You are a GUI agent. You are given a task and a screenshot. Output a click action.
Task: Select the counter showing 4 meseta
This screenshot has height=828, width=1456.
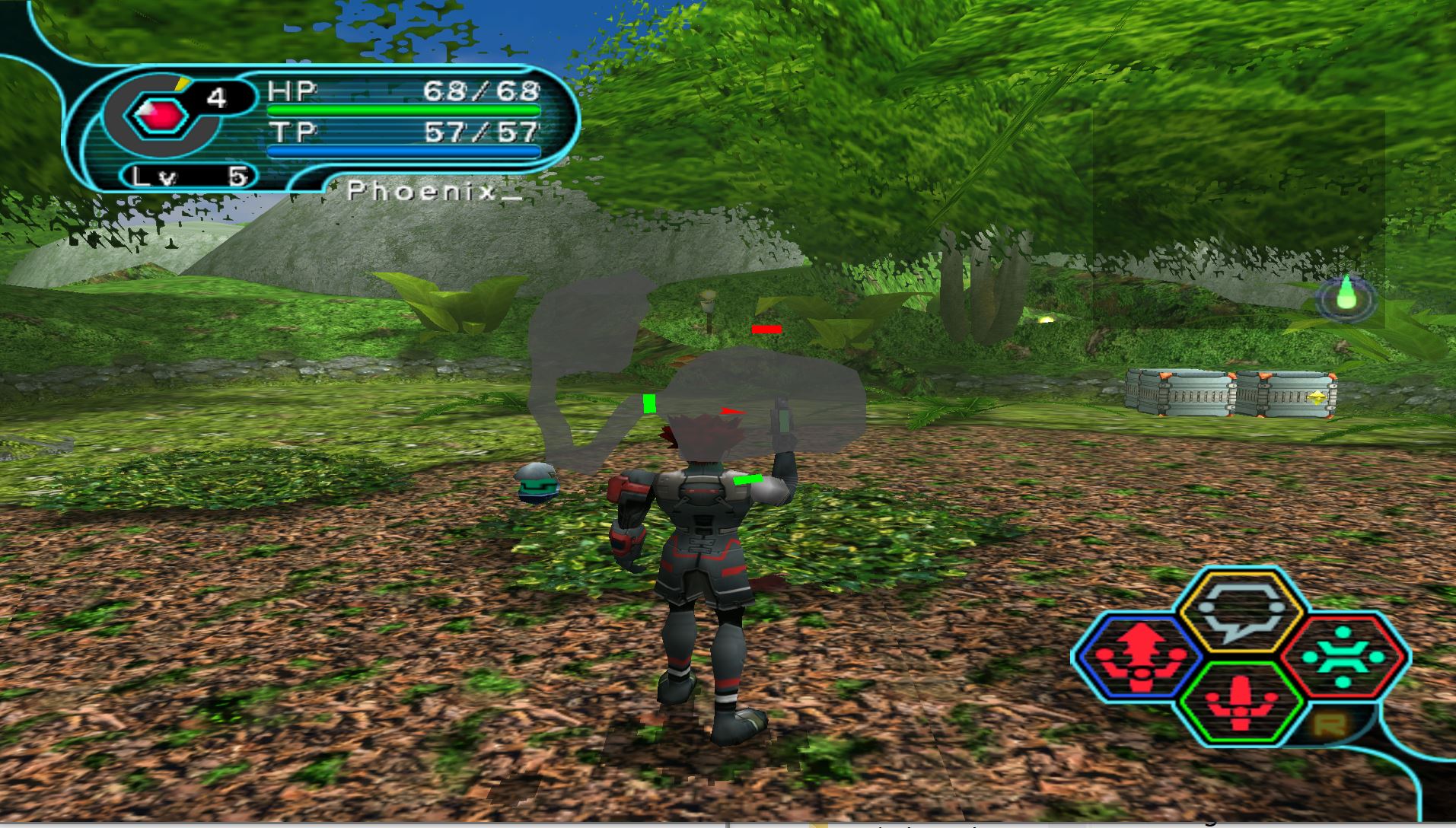coord(217,98)
